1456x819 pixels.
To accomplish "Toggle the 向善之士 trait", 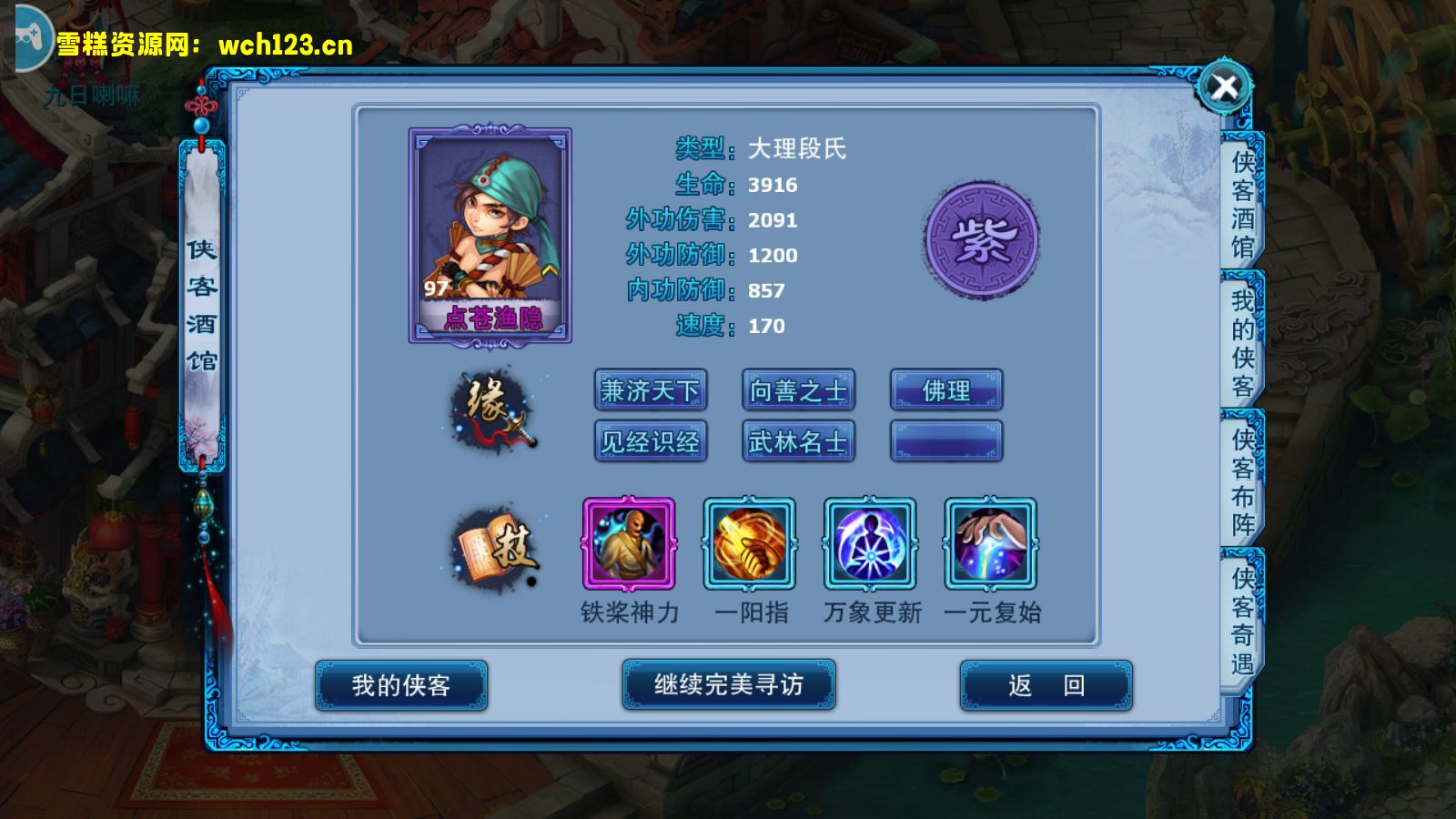I will (799, 389).
